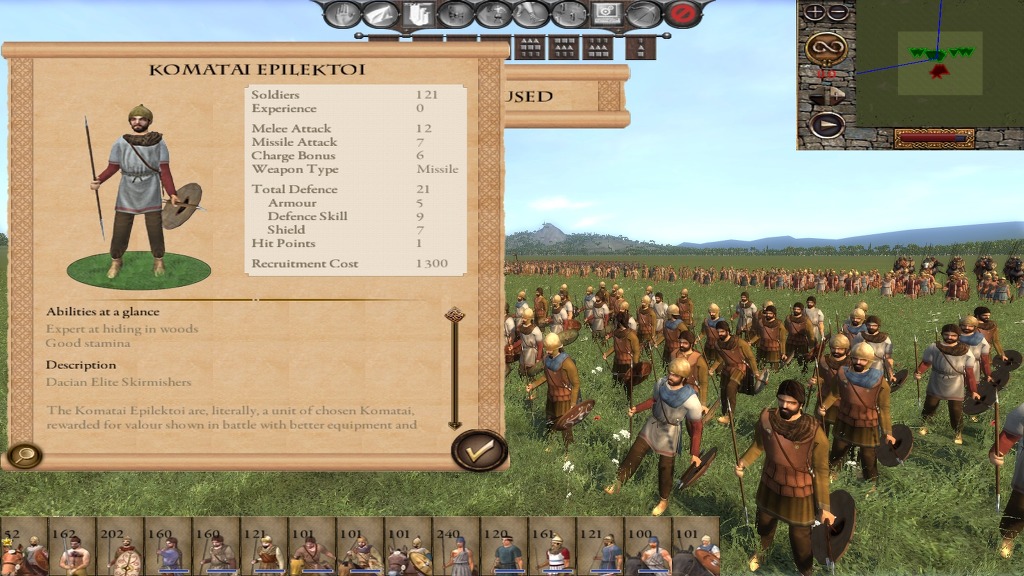
Task: Choose the single-column formation banner
Action: (x=640, y=47)
